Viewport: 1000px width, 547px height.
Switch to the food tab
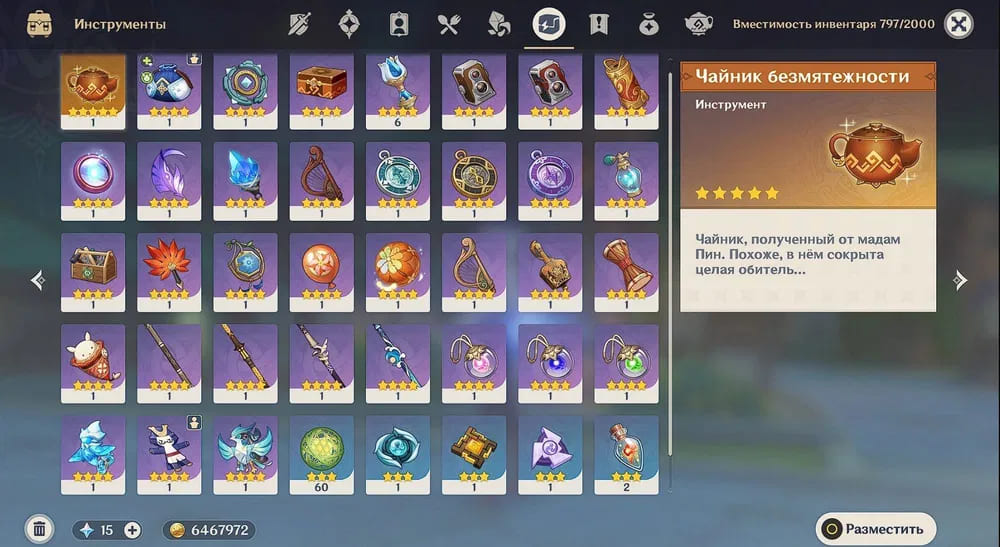pos(448,24)
